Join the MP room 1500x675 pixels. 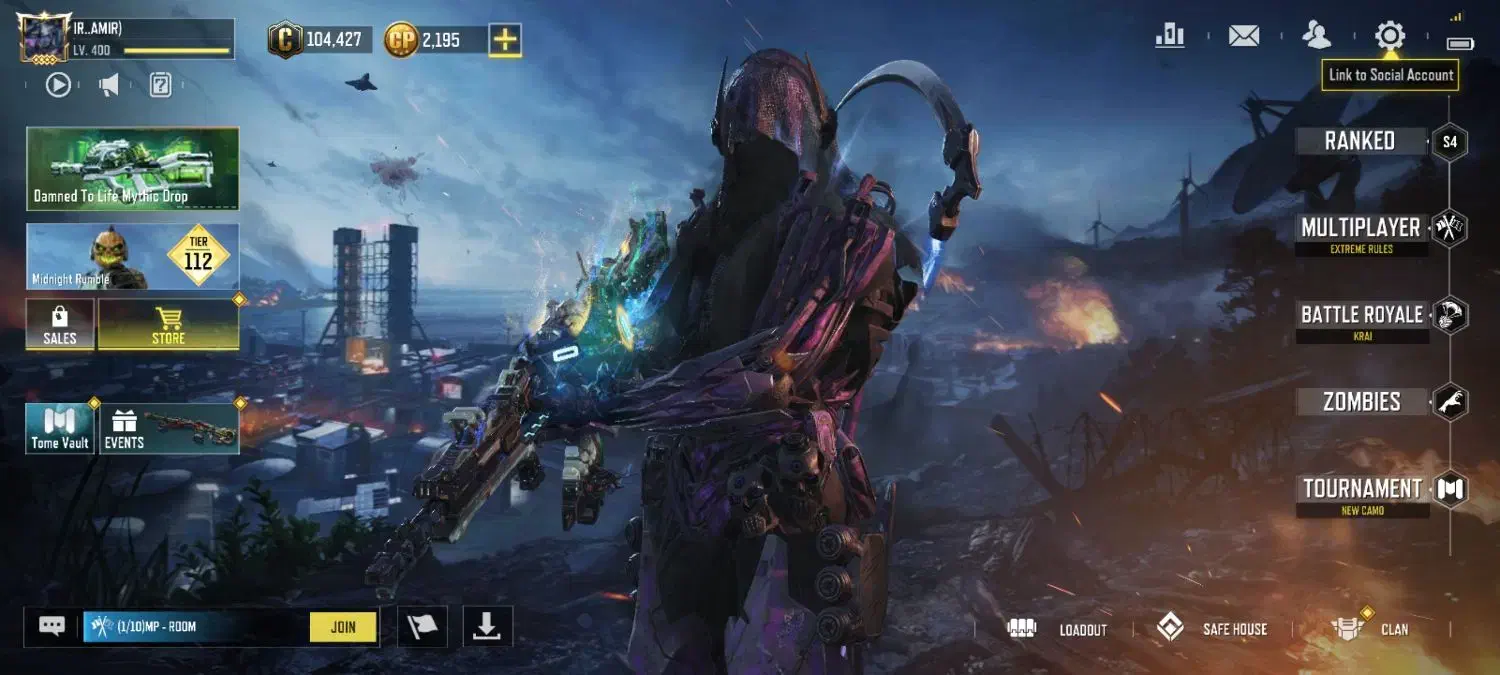tap(343, 627)
